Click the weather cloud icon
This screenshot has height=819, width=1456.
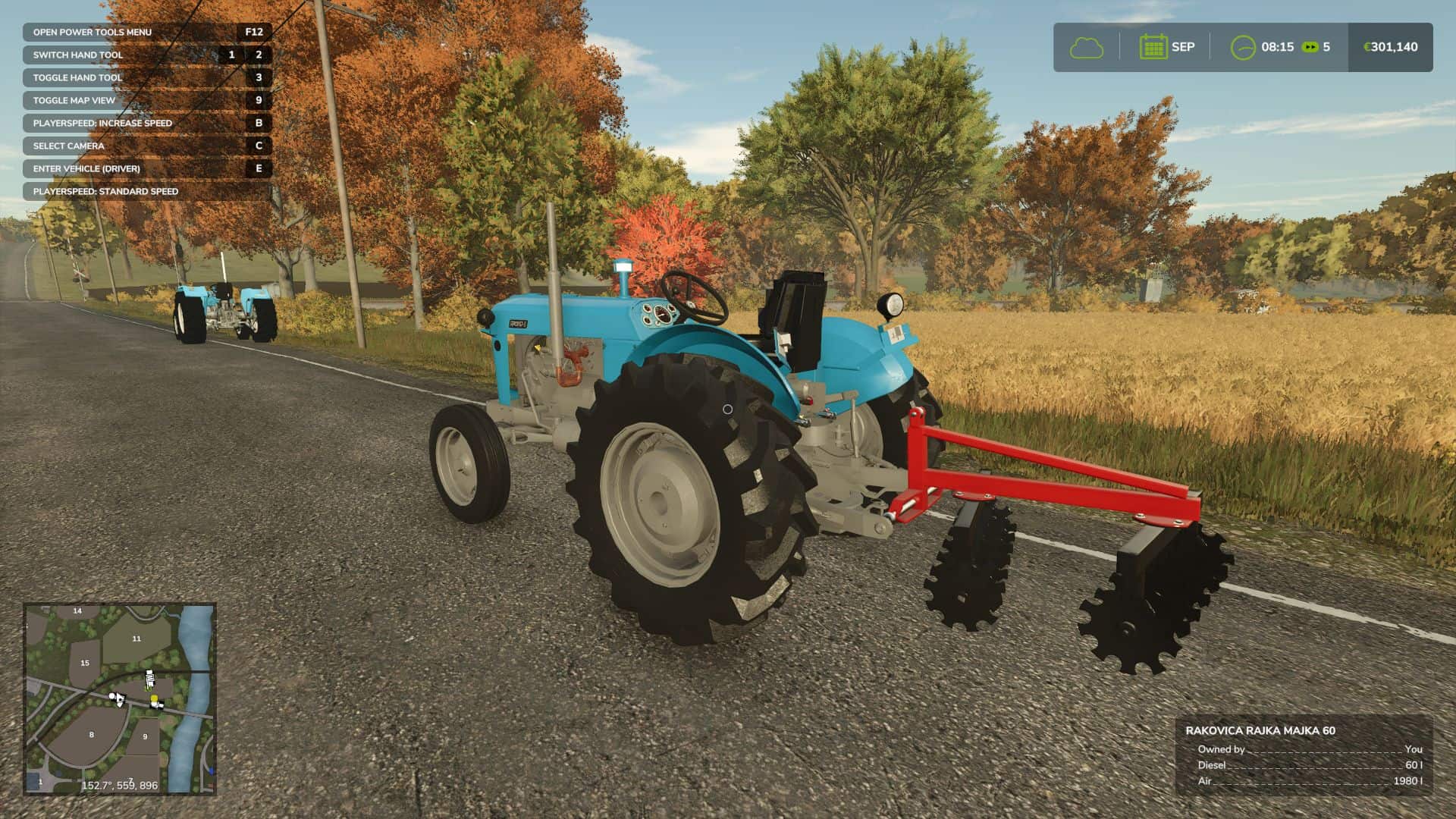[1086, 47]
